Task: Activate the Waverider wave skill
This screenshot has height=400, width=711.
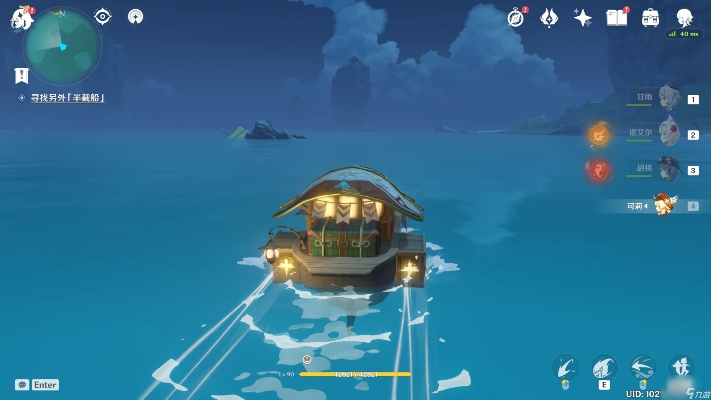Action: (603, 368)
